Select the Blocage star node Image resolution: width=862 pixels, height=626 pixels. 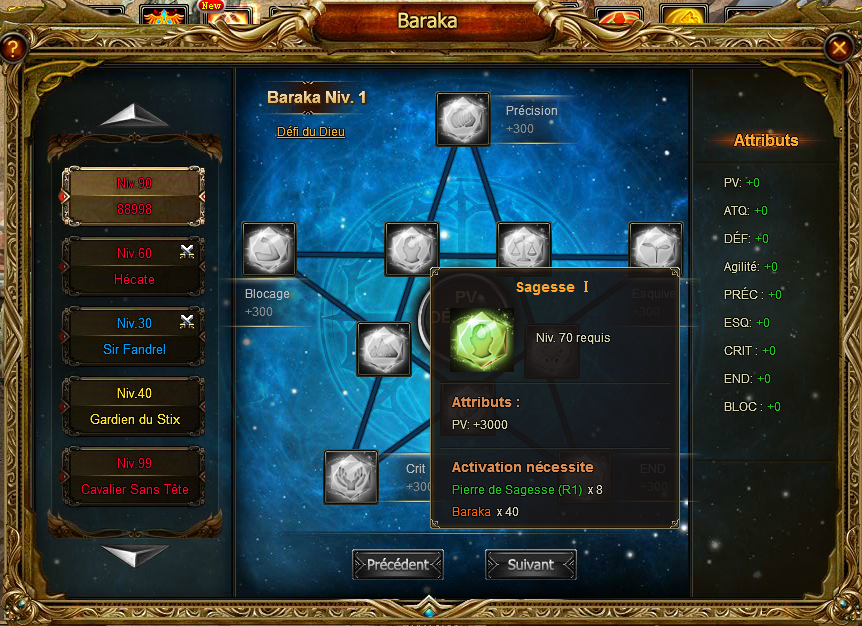click(269, 249)
